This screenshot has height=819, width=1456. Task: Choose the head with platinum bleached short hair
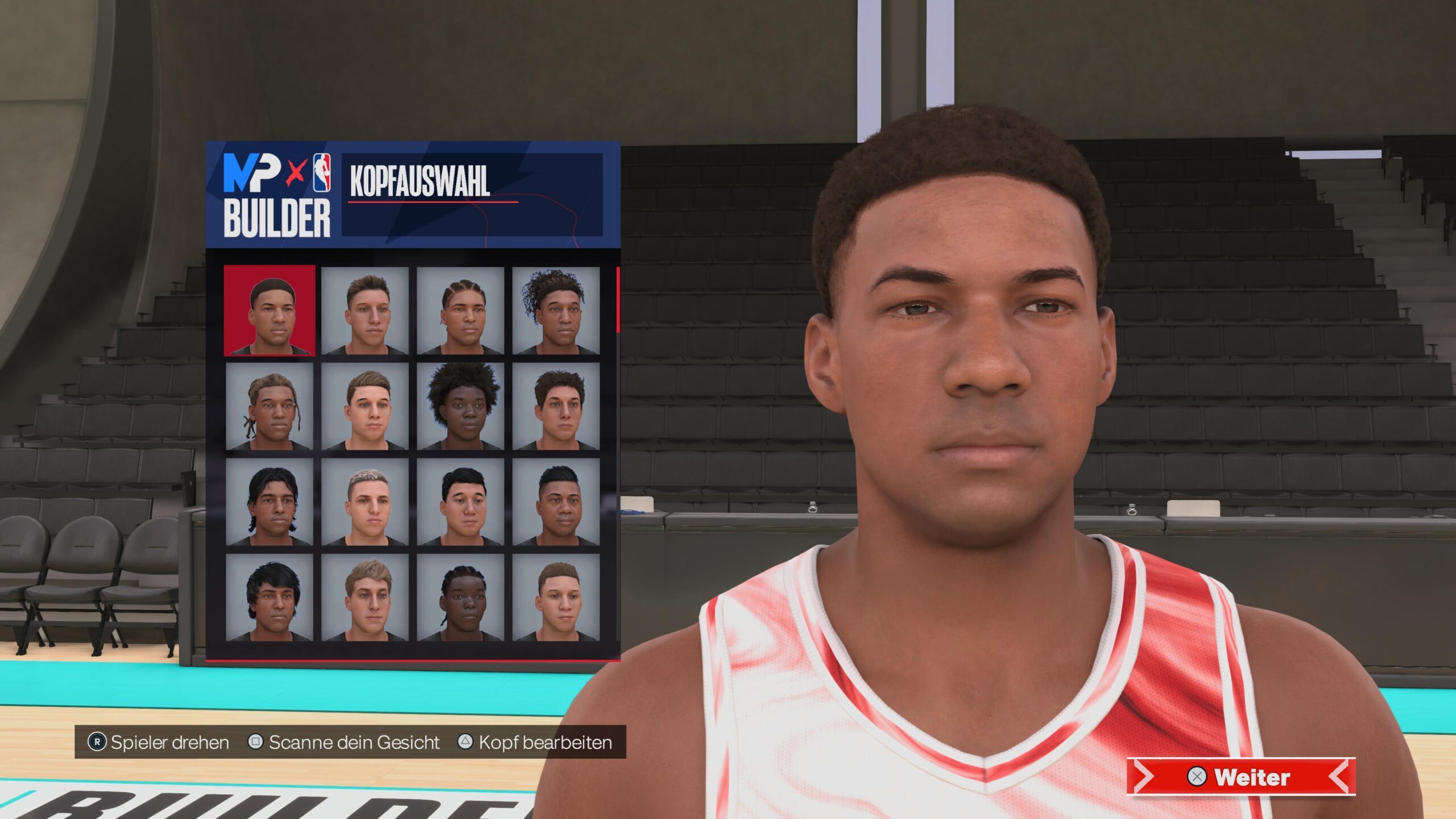pyautogui.click(x=365, y=502)
